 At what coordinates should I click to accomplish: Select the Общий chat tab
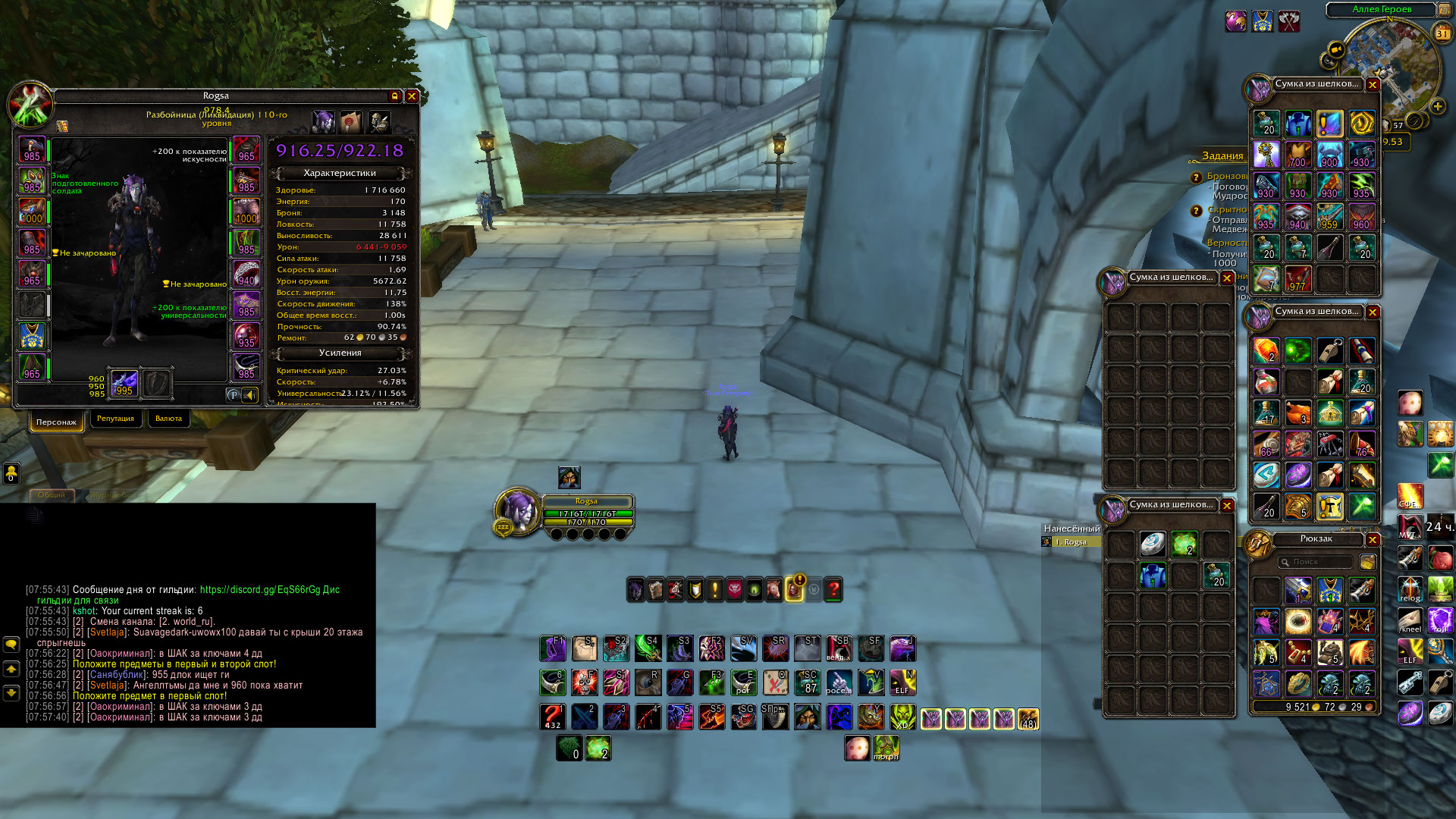tap(52, 494)
